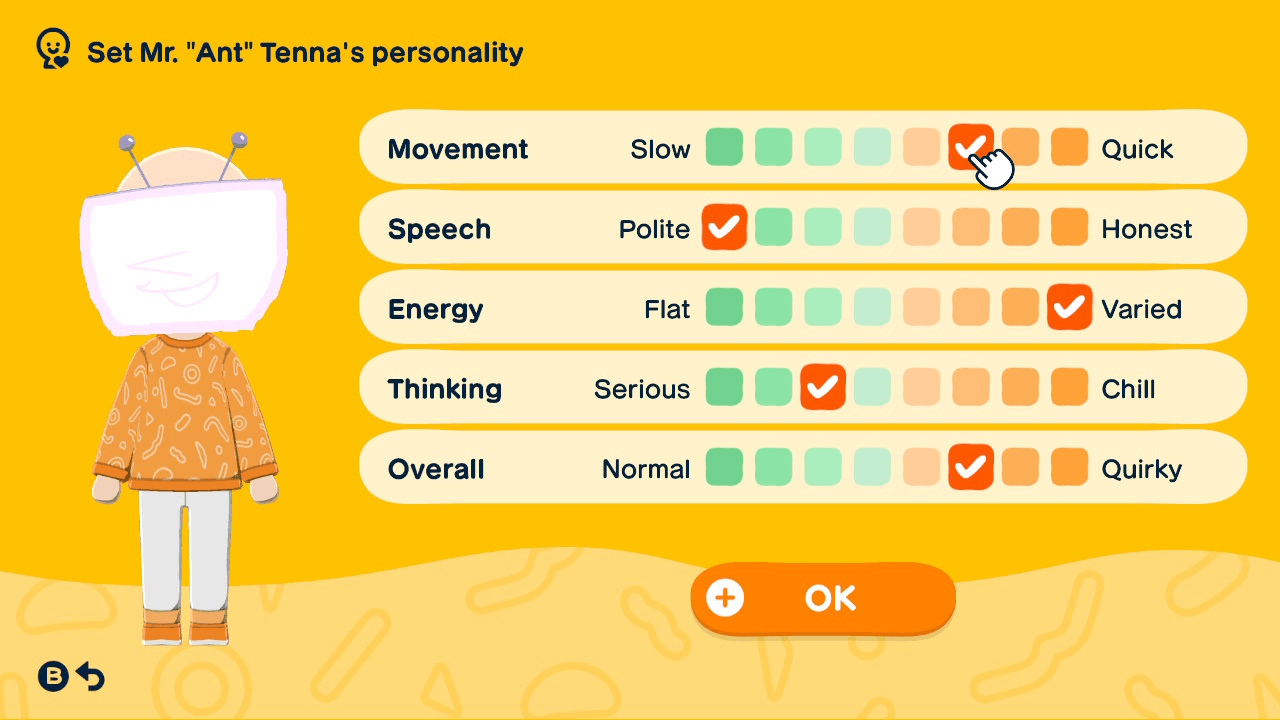Click the Quirky label on the Overall row
Viewport: 1280px width, 720px height.
click(x=1142, y=468)
